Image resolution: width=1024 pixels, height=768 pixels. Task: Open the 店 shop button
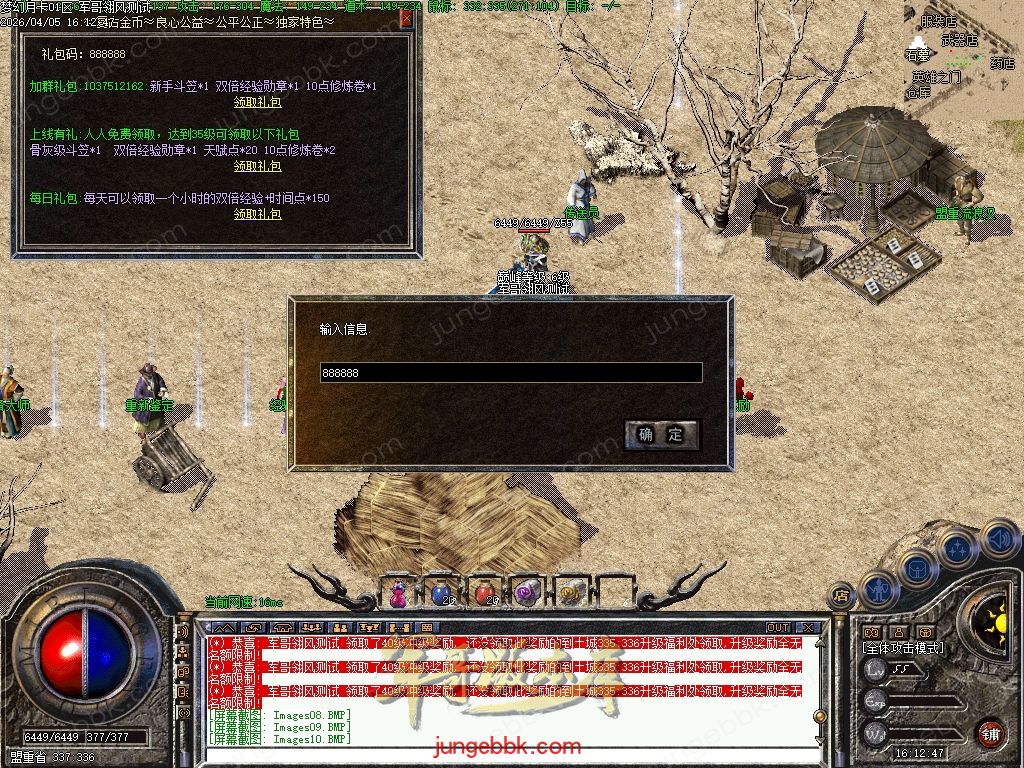[x=841, y=595]
